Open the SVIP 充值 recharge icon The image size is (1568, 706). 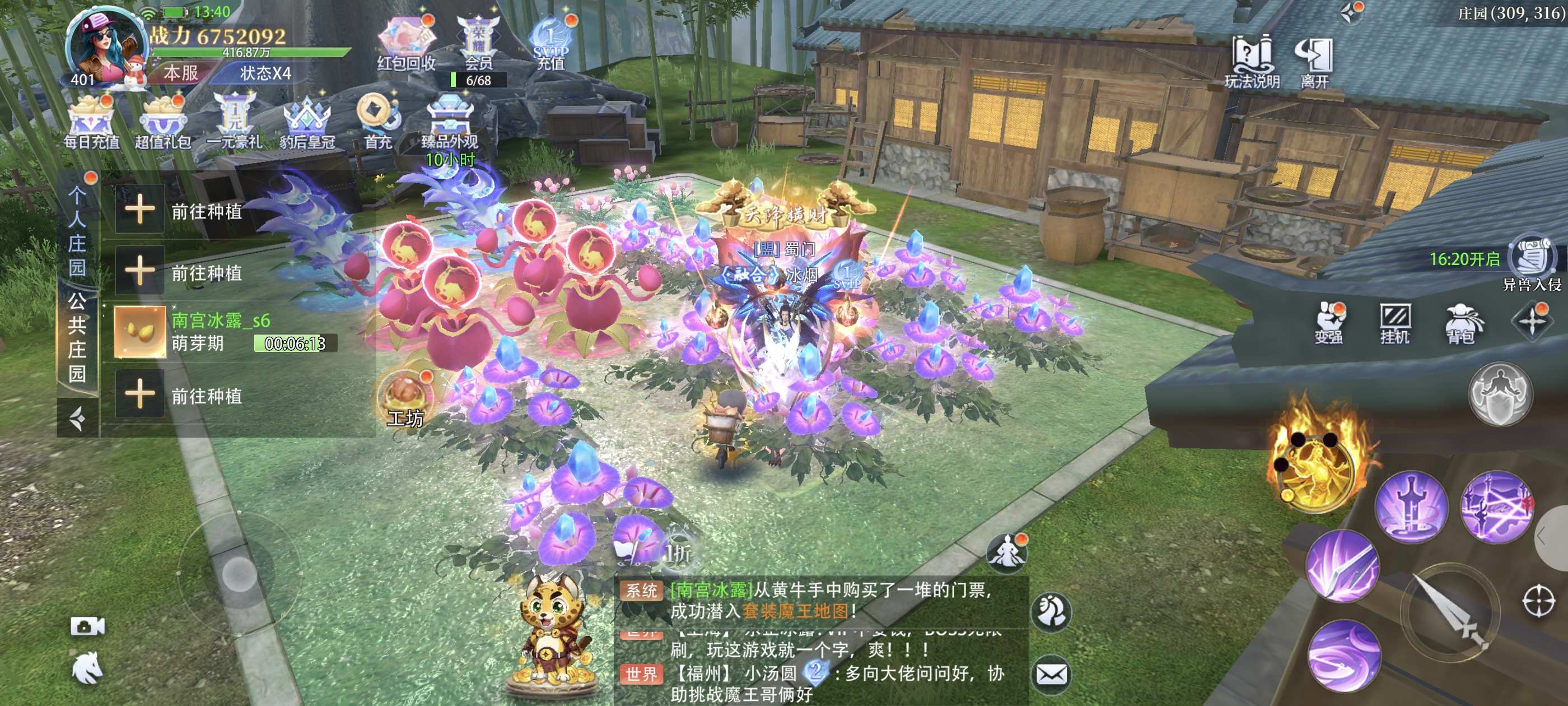(550, 43)
